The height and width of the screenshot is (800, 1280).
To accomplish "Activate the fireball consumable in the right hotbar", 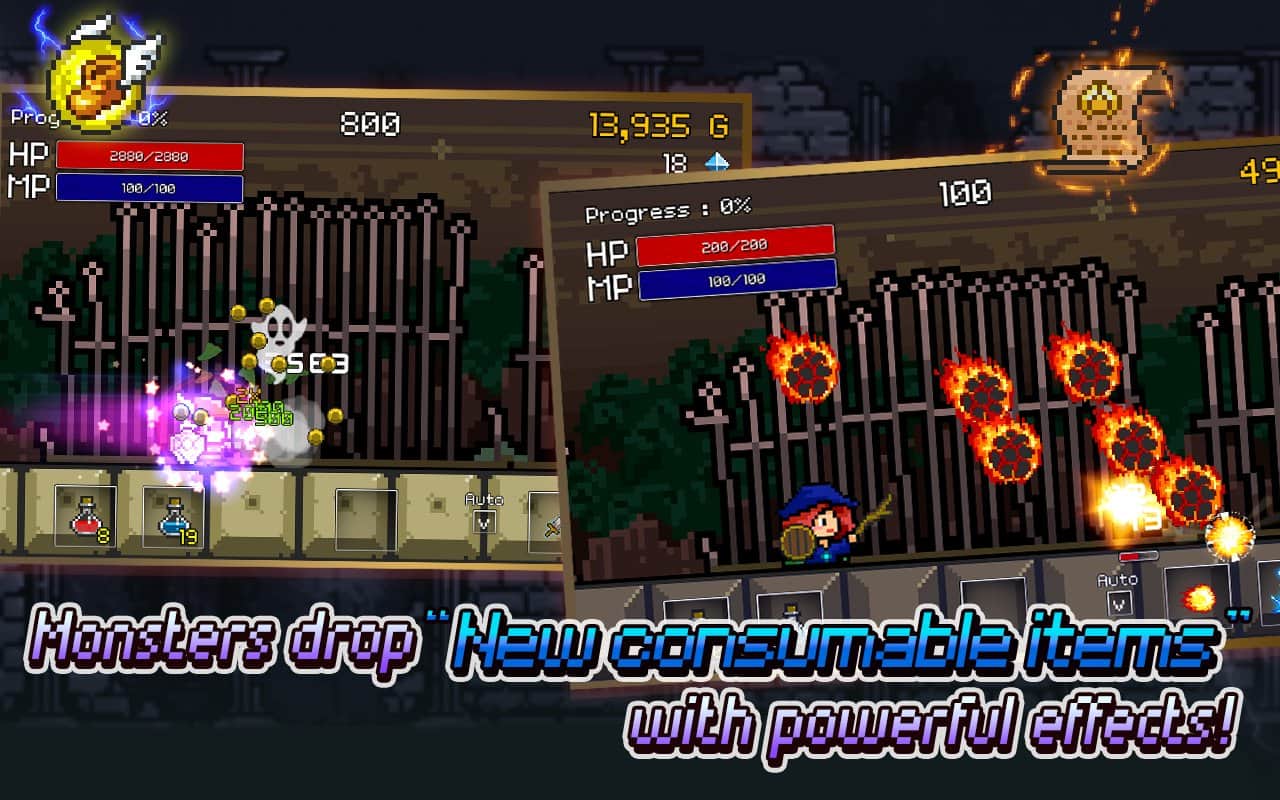I will coord(1197,600).
